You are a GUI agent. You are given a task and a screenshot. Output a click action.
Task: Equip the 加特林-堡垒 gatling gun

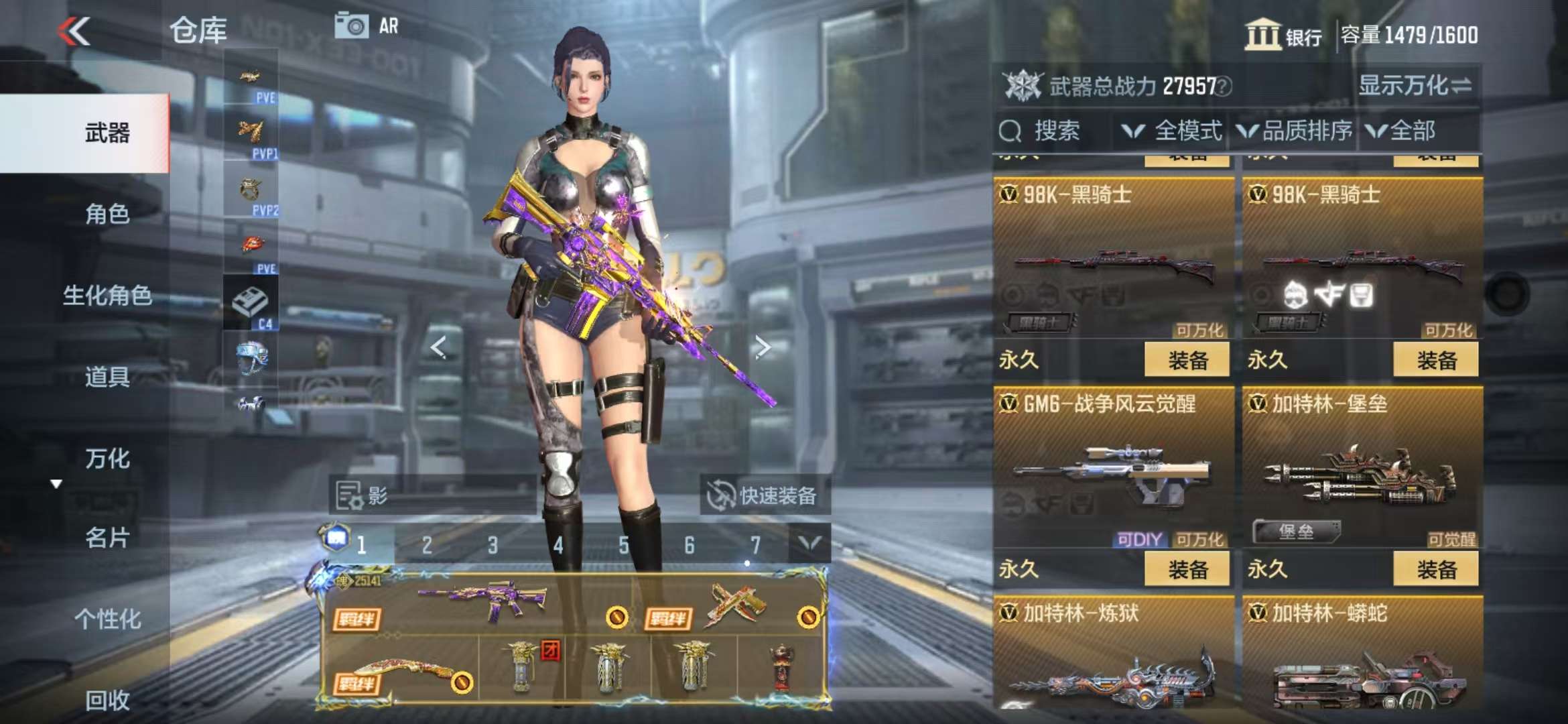1436,570
